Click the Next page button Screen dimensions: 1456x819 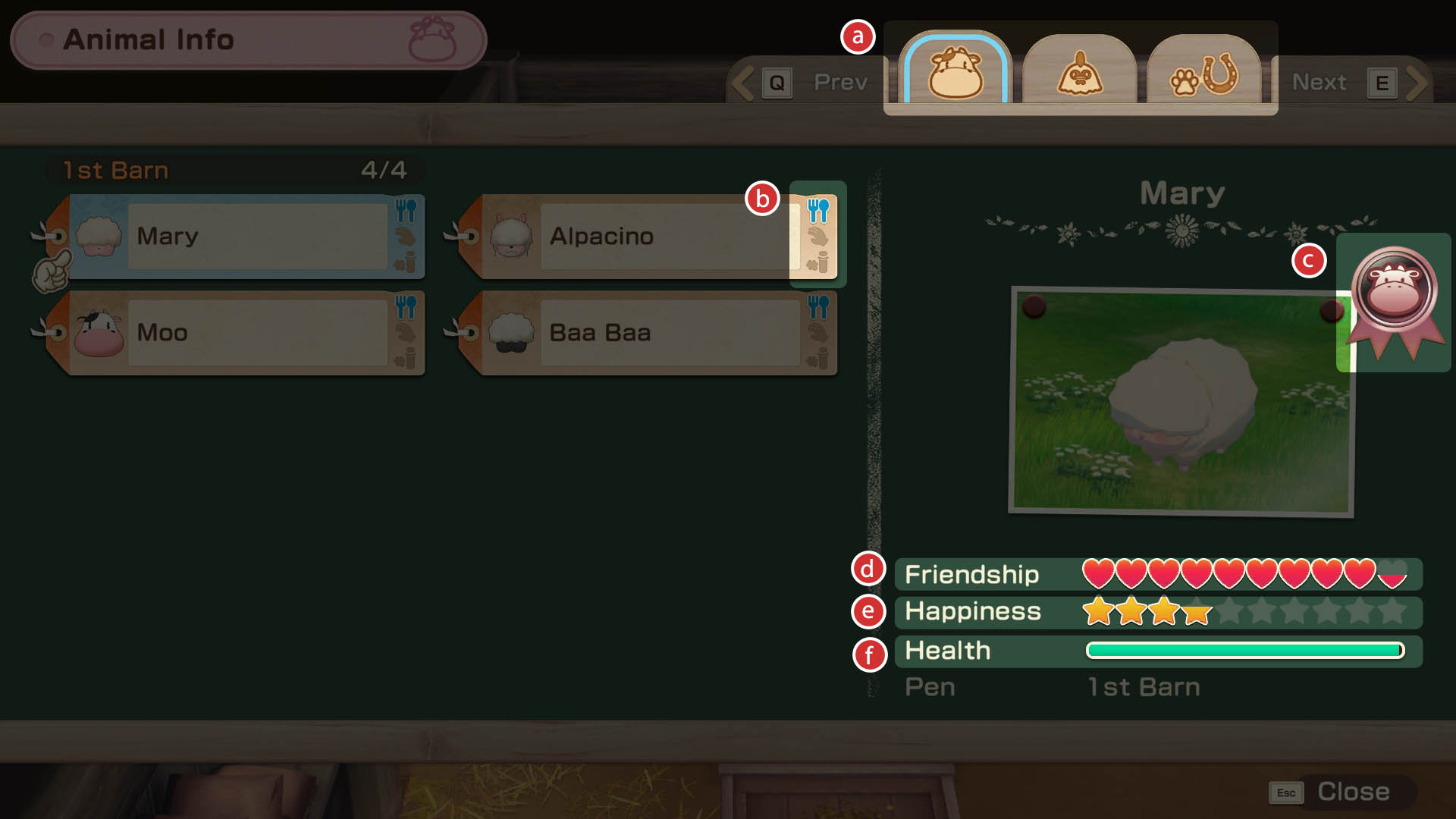tap(1320, 82)
